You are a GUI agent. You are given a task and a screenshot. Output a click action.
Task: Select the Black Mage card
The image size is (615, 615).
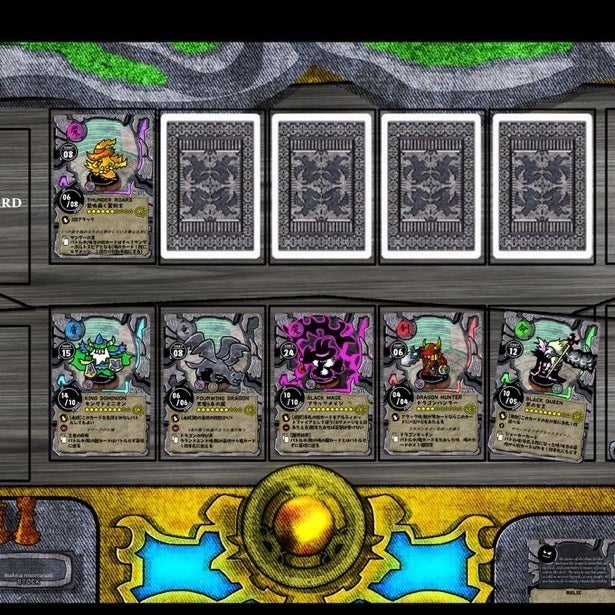pos(322,383)
